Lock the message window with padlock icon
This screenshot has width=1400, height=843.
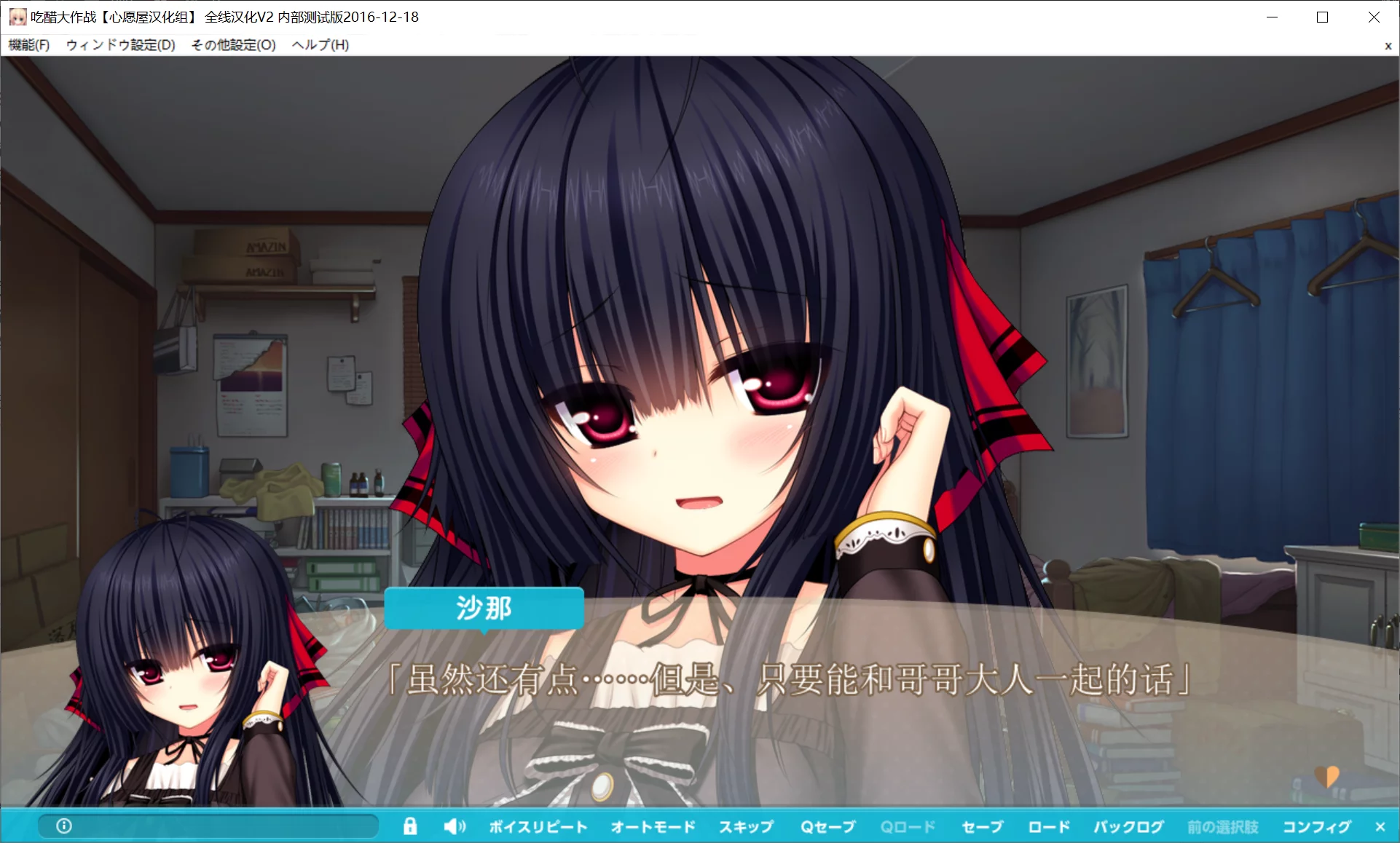tap(410, 826)
